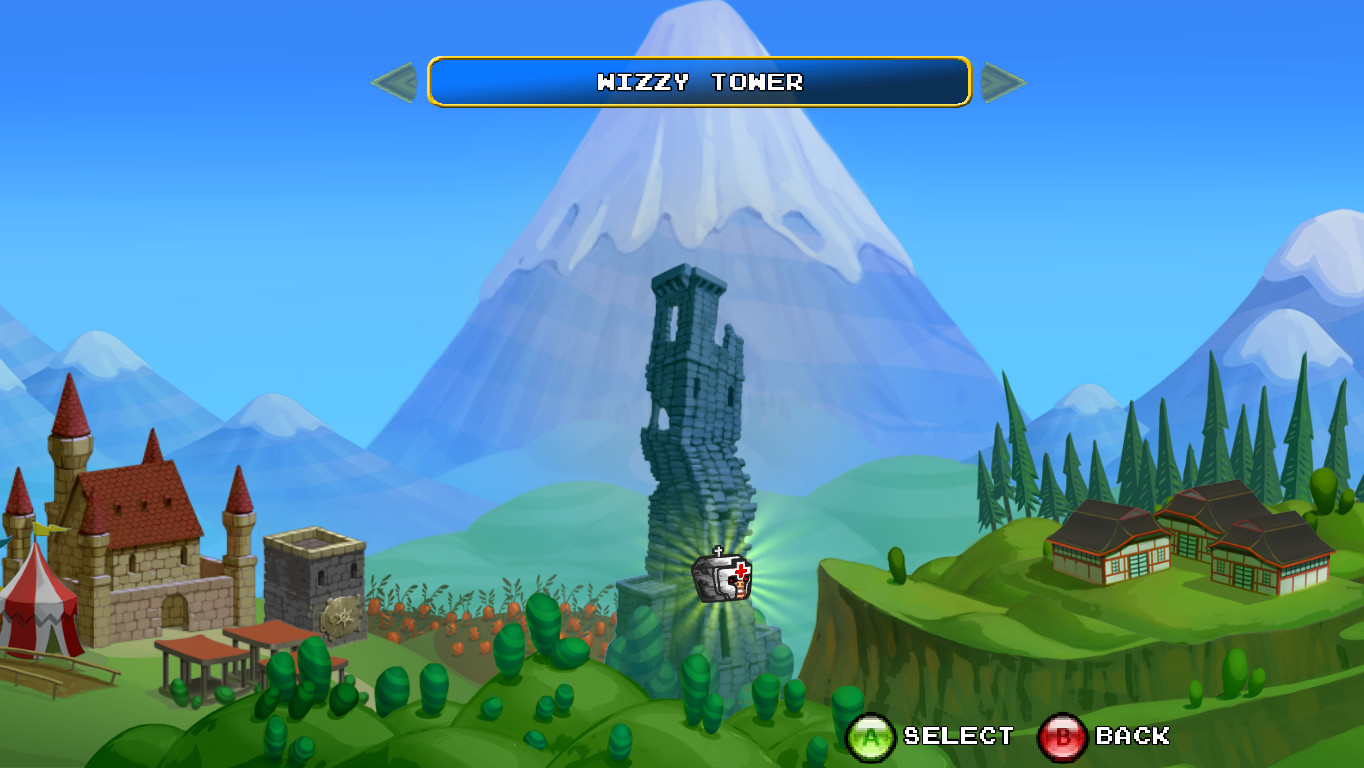Expand the Wizzy Tower title banner
The height and width of the screenshot is (768, 1364).
pyautogui.click(x=698, y=84)
